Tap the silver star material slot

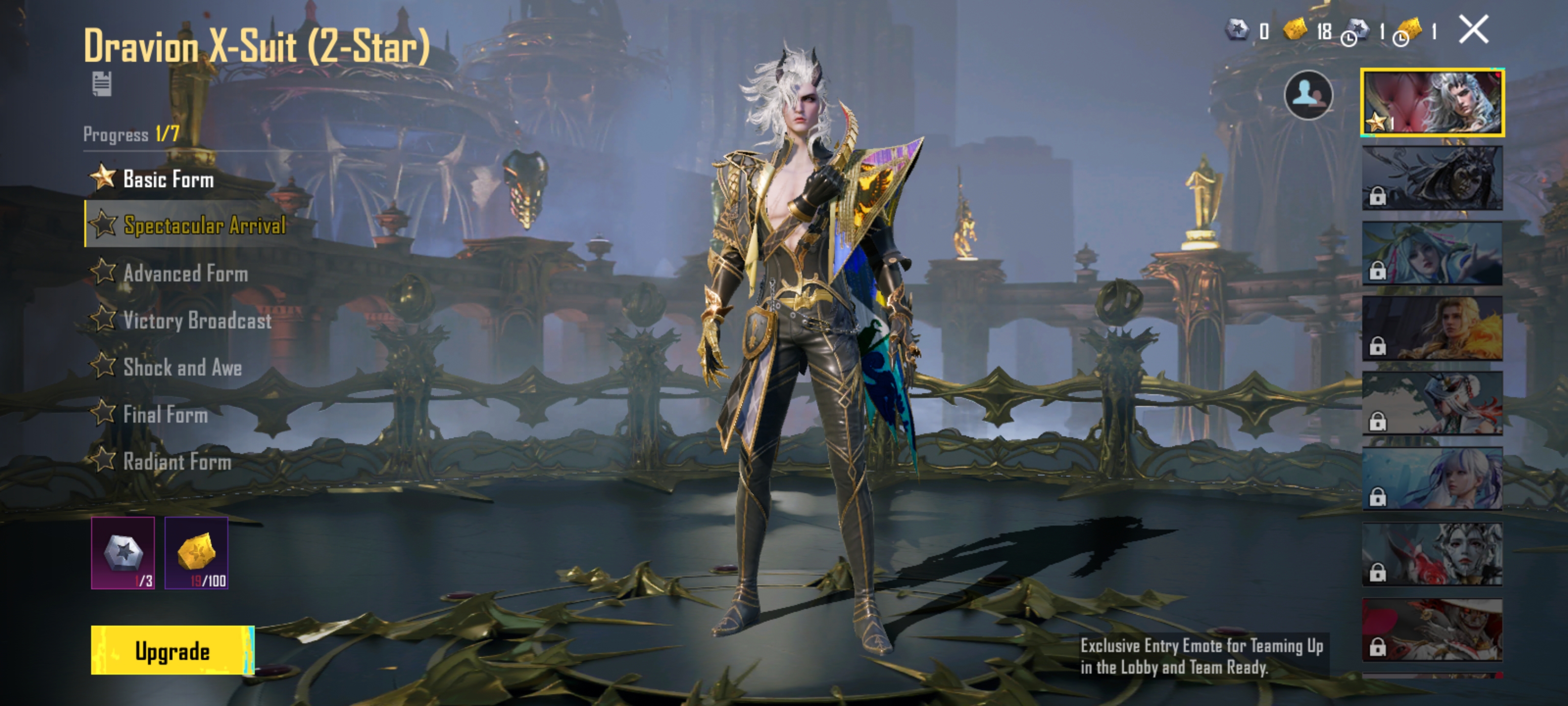click(123, 553)
